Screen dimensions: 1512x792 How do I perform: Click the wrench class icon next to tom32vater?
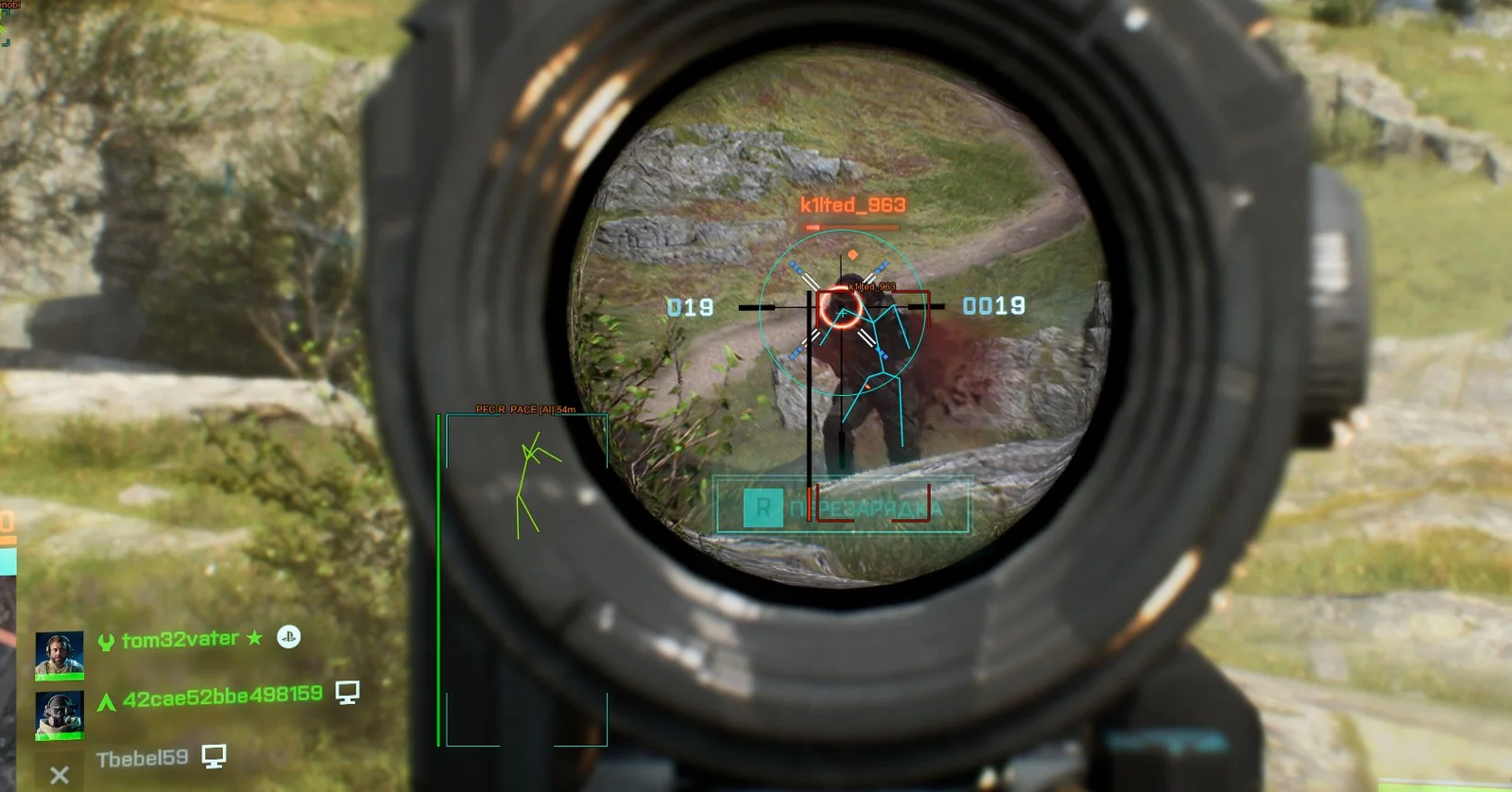click(108, 638)
